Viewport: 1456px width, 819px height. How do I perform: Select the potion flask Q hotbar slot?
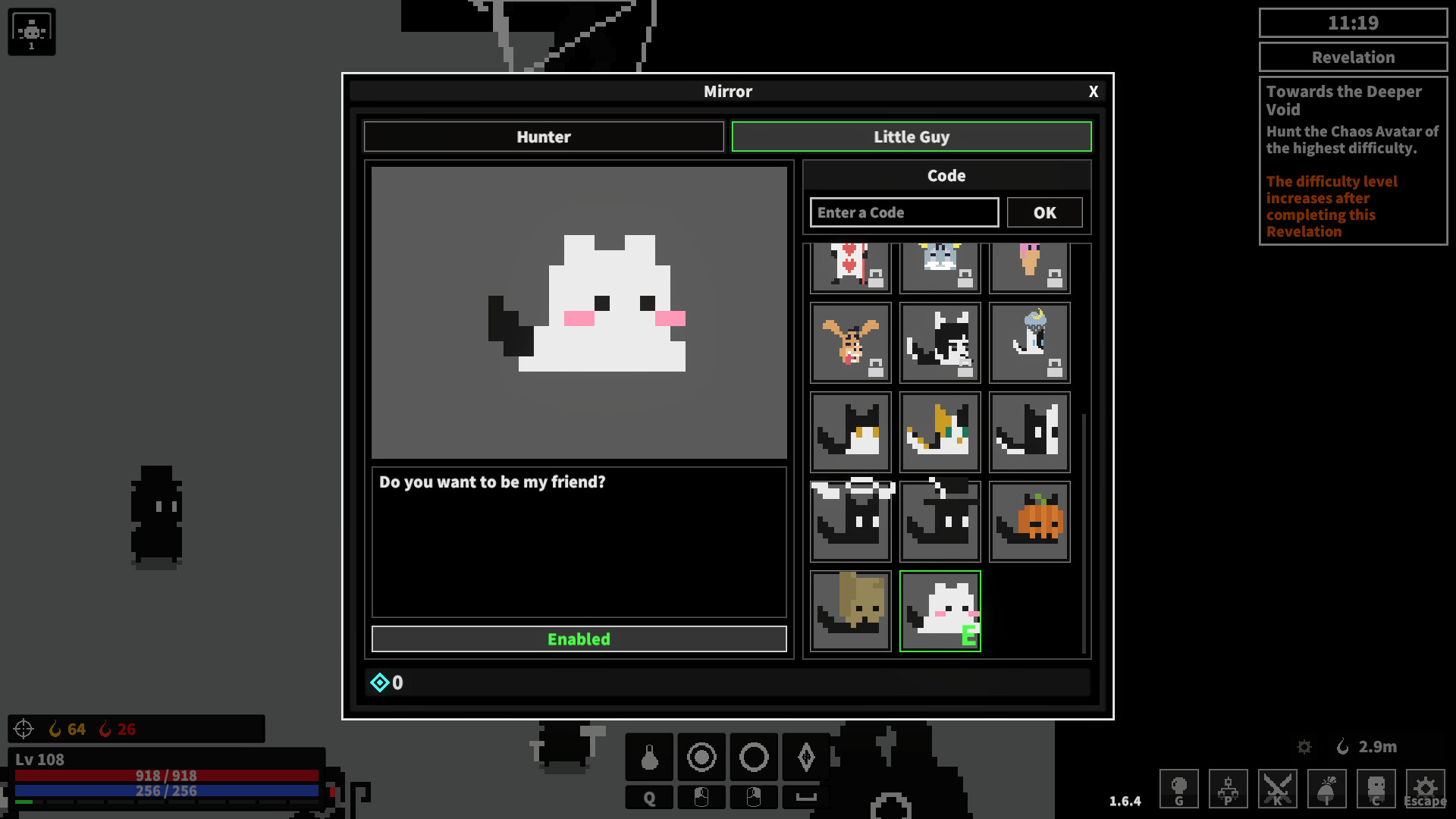click(x=649, y=757)
